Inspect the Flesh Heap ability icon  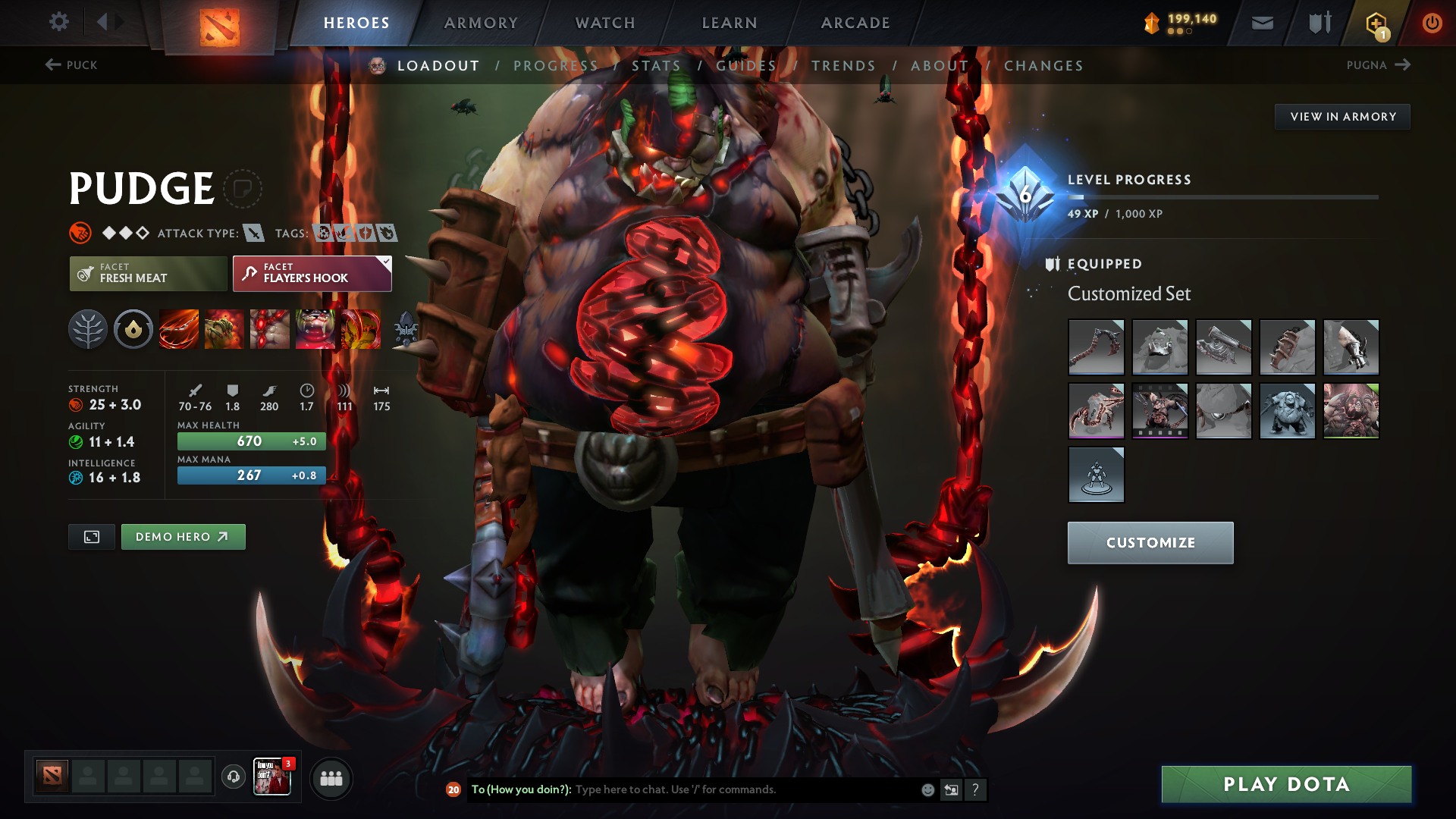tap(270, 329)
